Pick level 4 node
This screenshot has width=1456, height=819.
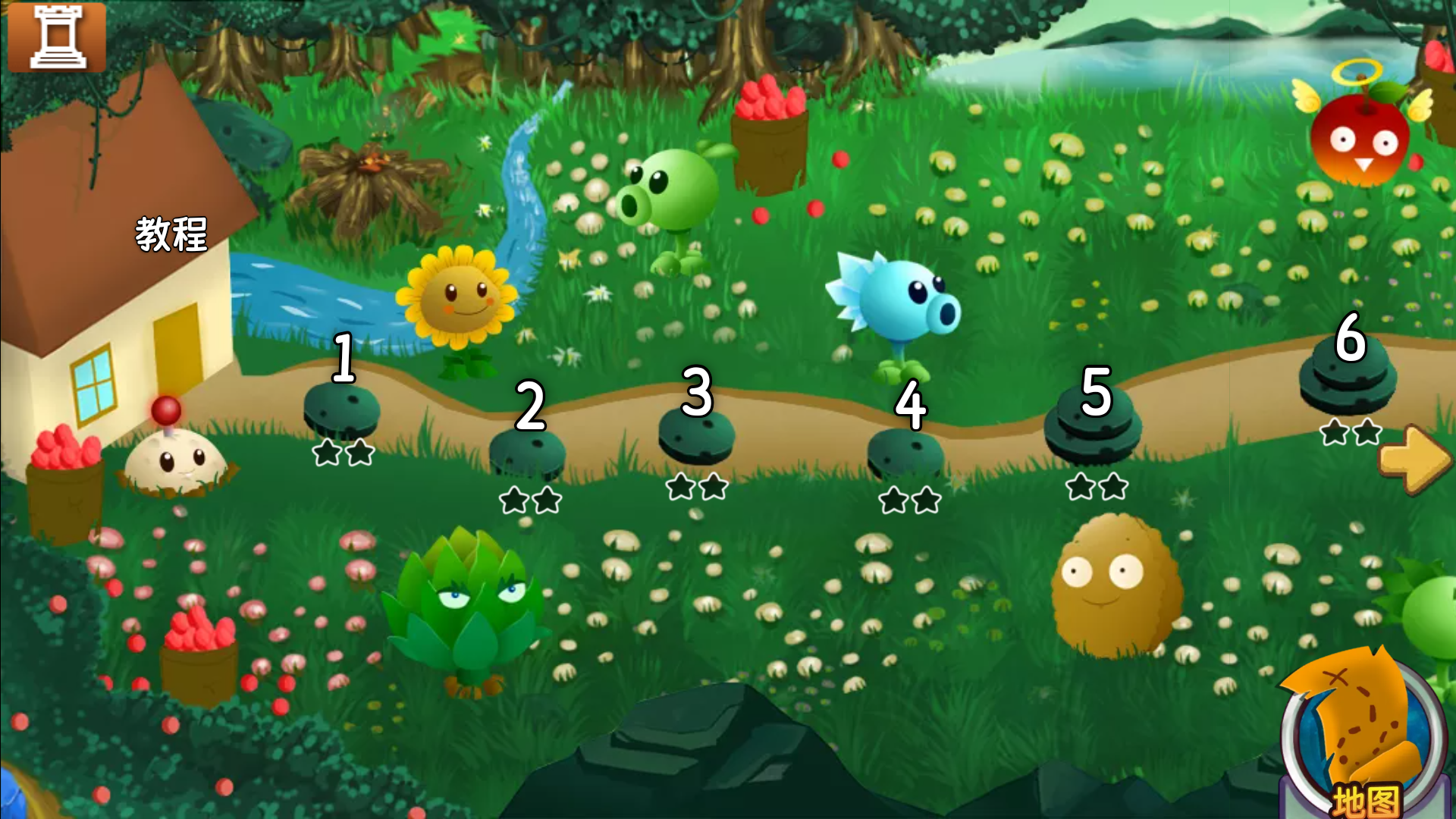pyautogui.click(x=905, y=453)
